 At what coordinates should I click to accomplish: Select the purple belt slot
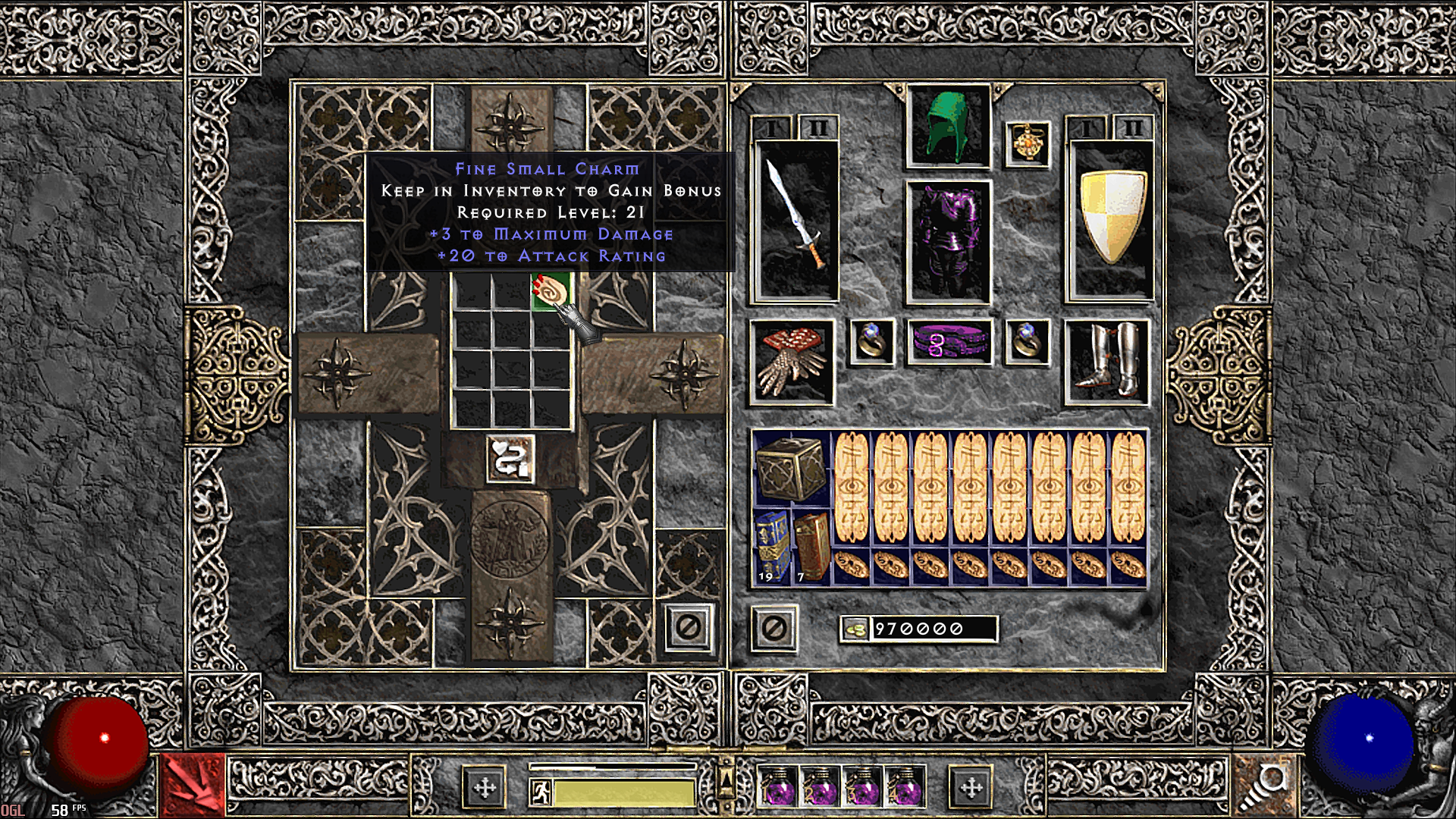[949, 342]
